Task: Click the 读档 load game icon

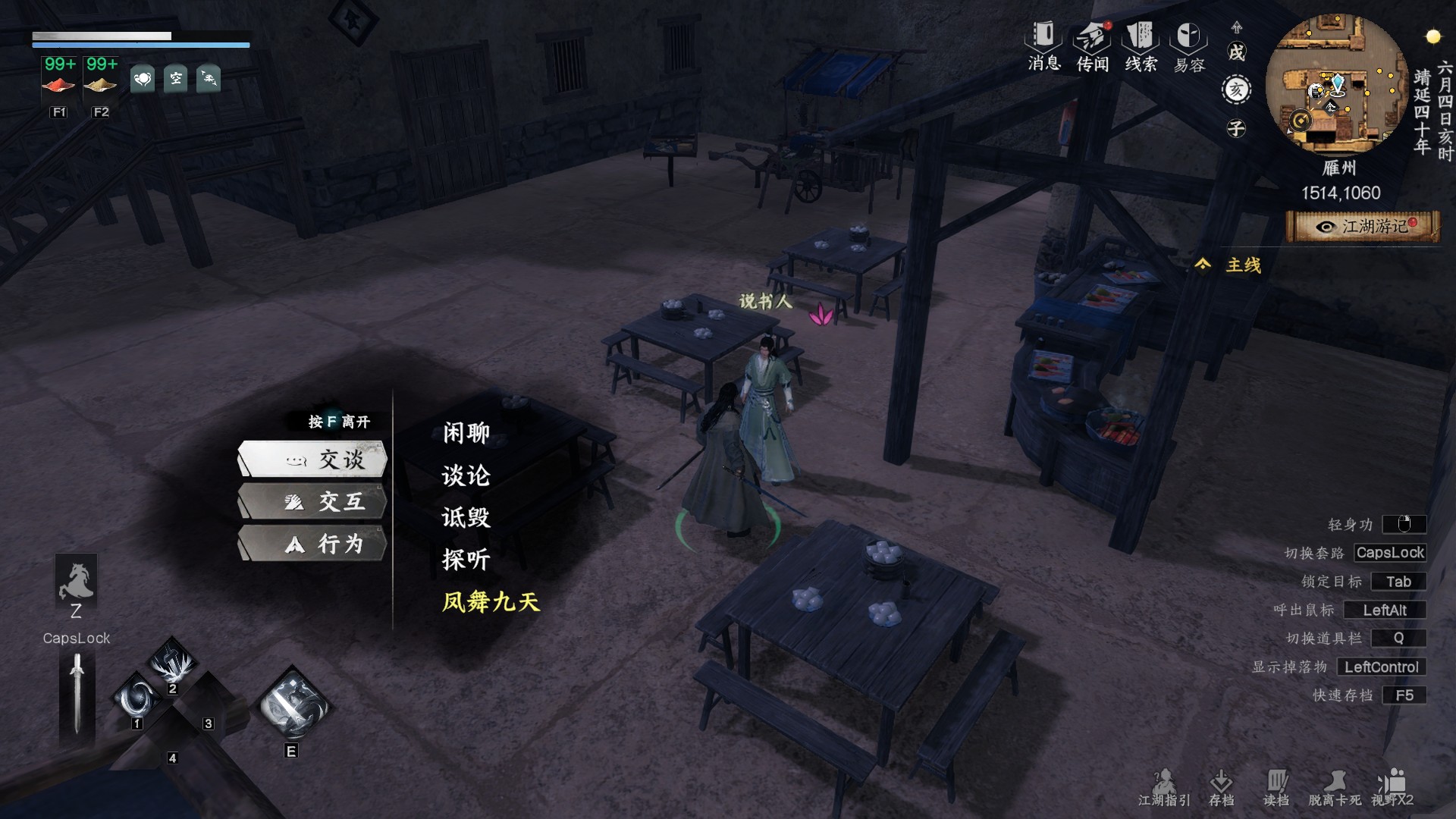Action: coord(1276,787)
